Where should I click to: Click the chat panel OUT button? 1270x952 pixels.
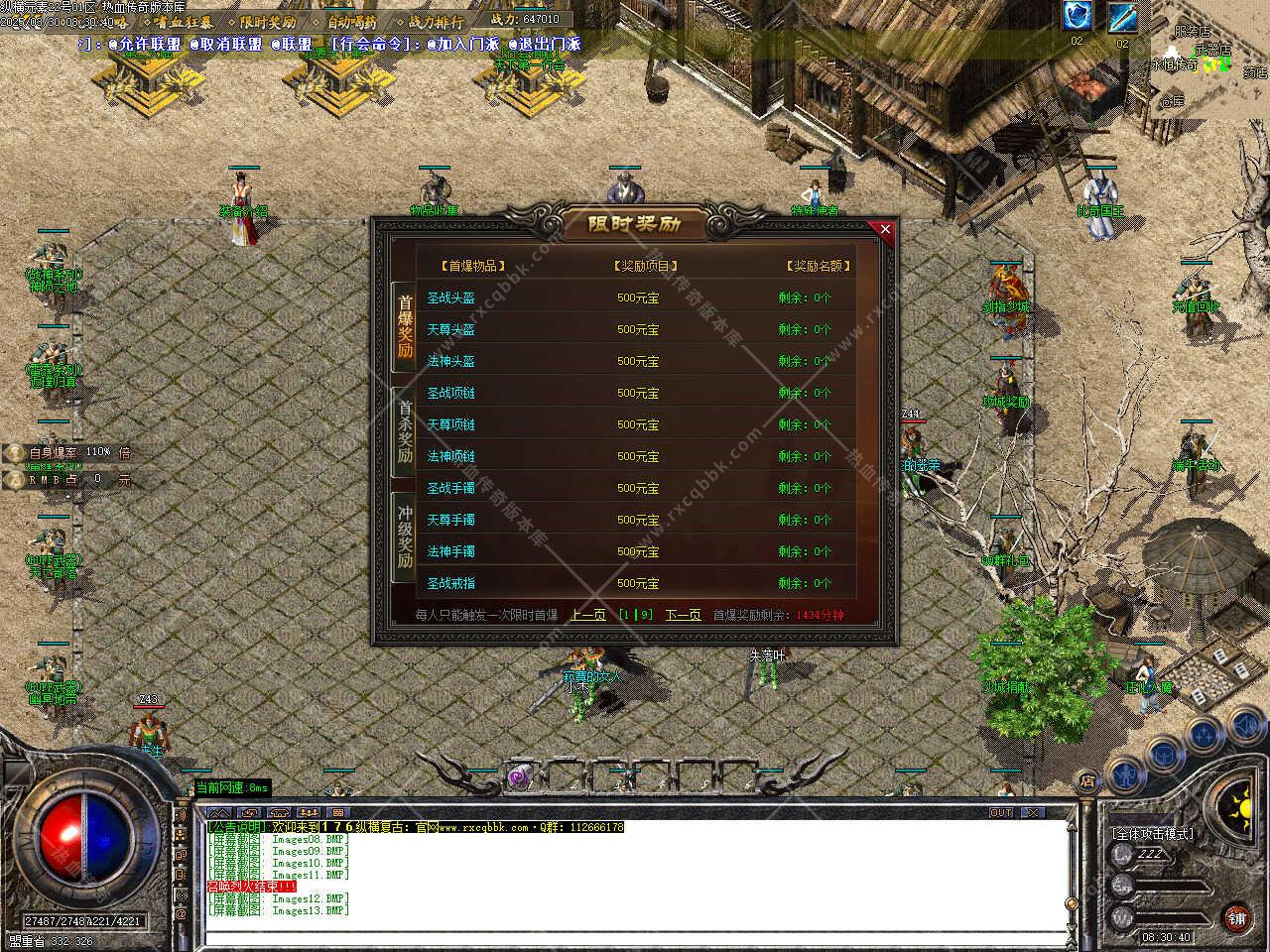point(1001,813)
